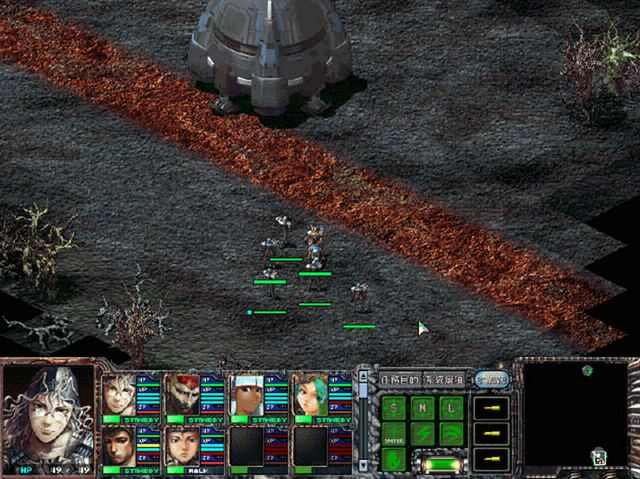Select the top bullet ammo slot

point(491,407)
